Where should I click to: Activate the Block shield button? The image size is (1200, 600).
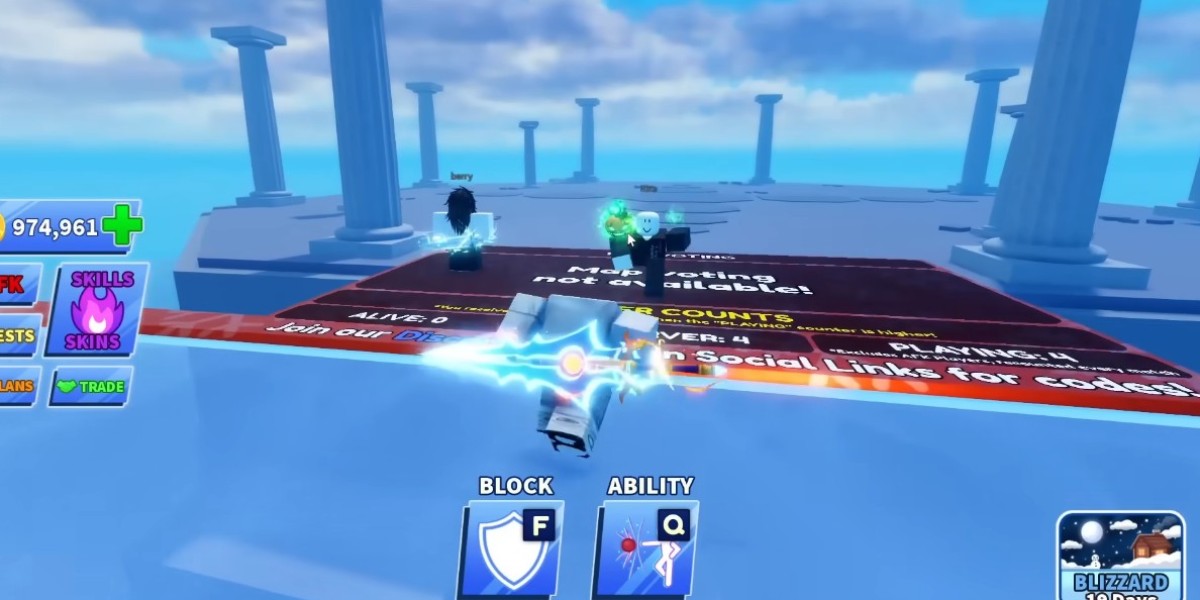coord(512,548)
